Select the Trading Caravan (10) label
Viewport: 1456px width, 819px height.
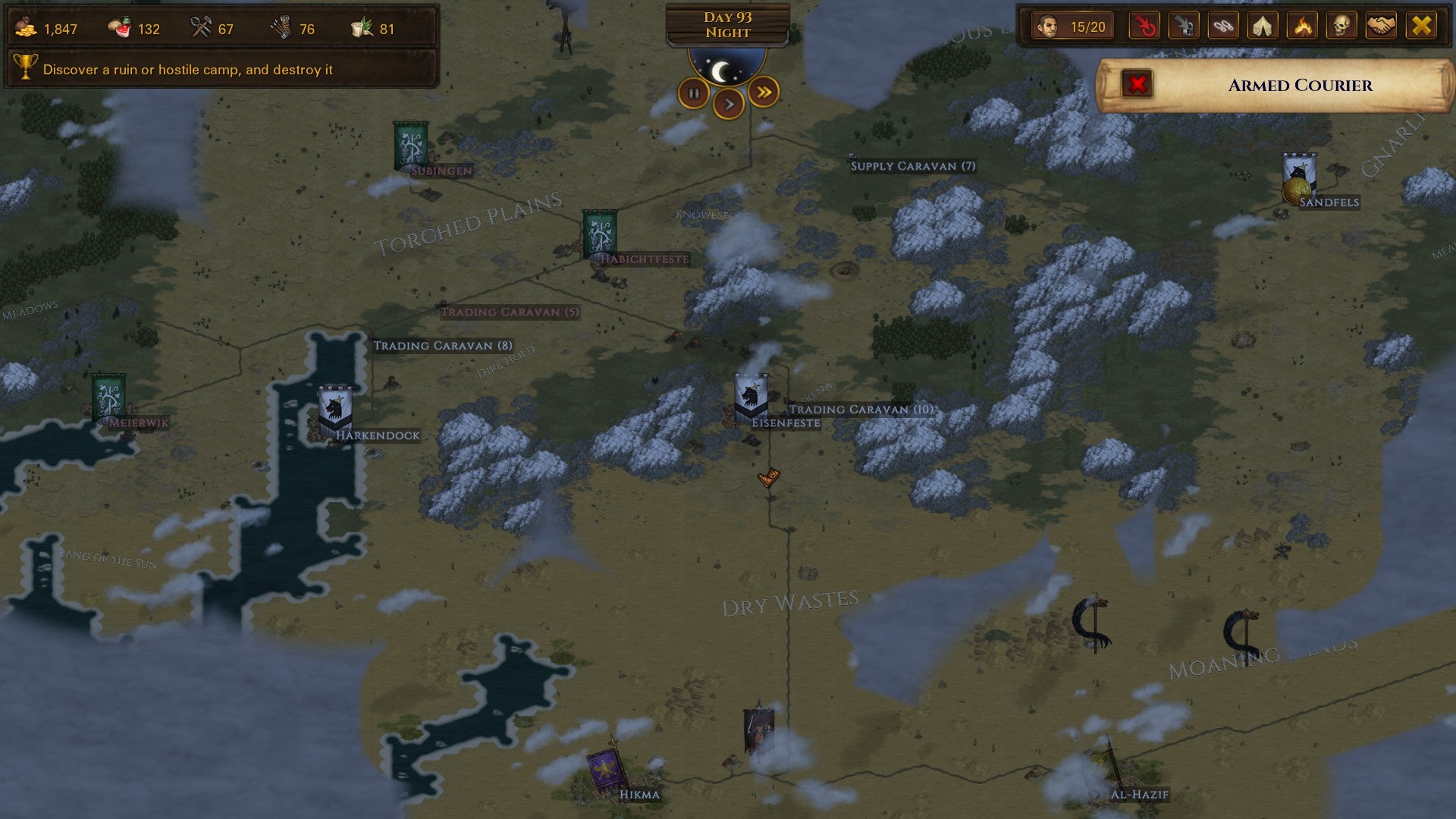tap(861, 409)
